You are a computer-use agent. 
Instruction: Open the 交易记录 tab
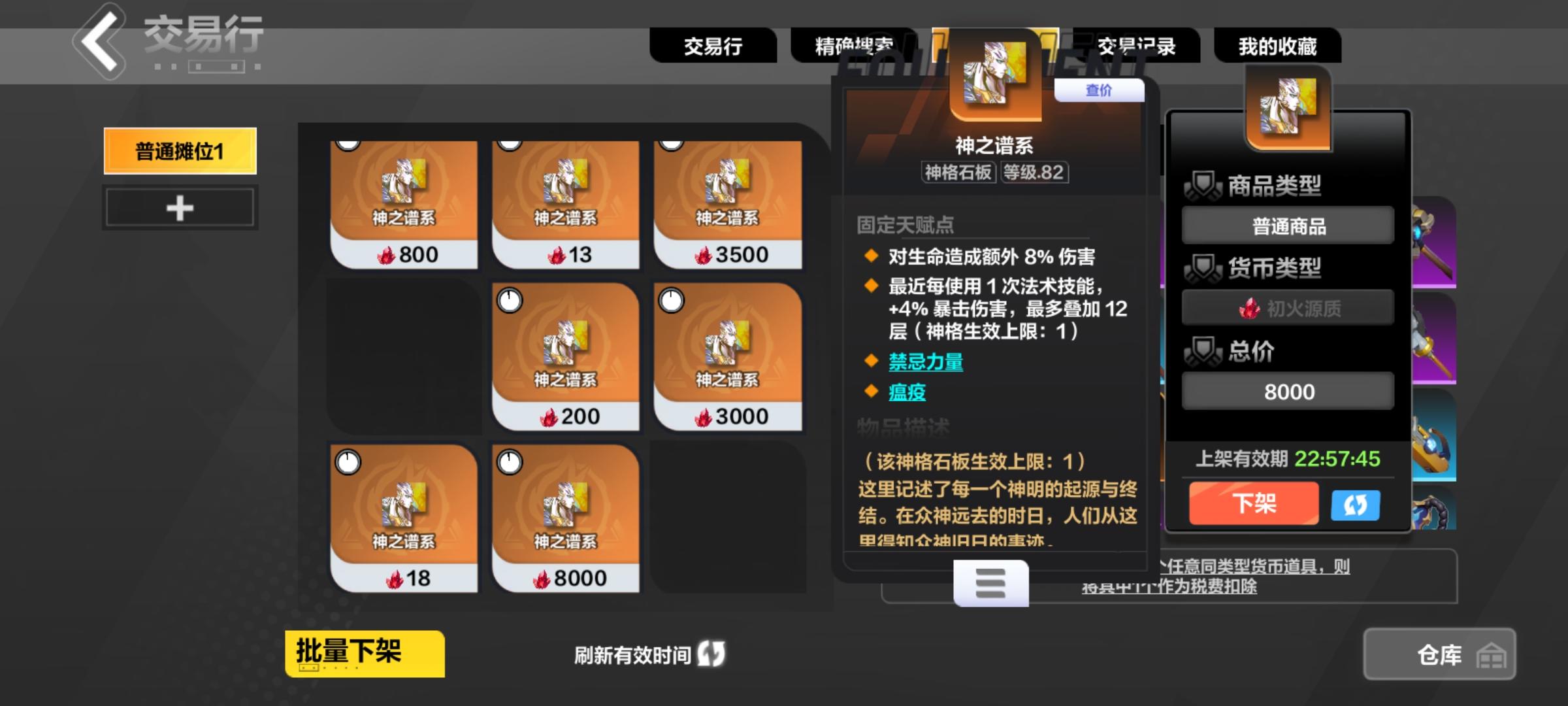[x=1137, y=44]
